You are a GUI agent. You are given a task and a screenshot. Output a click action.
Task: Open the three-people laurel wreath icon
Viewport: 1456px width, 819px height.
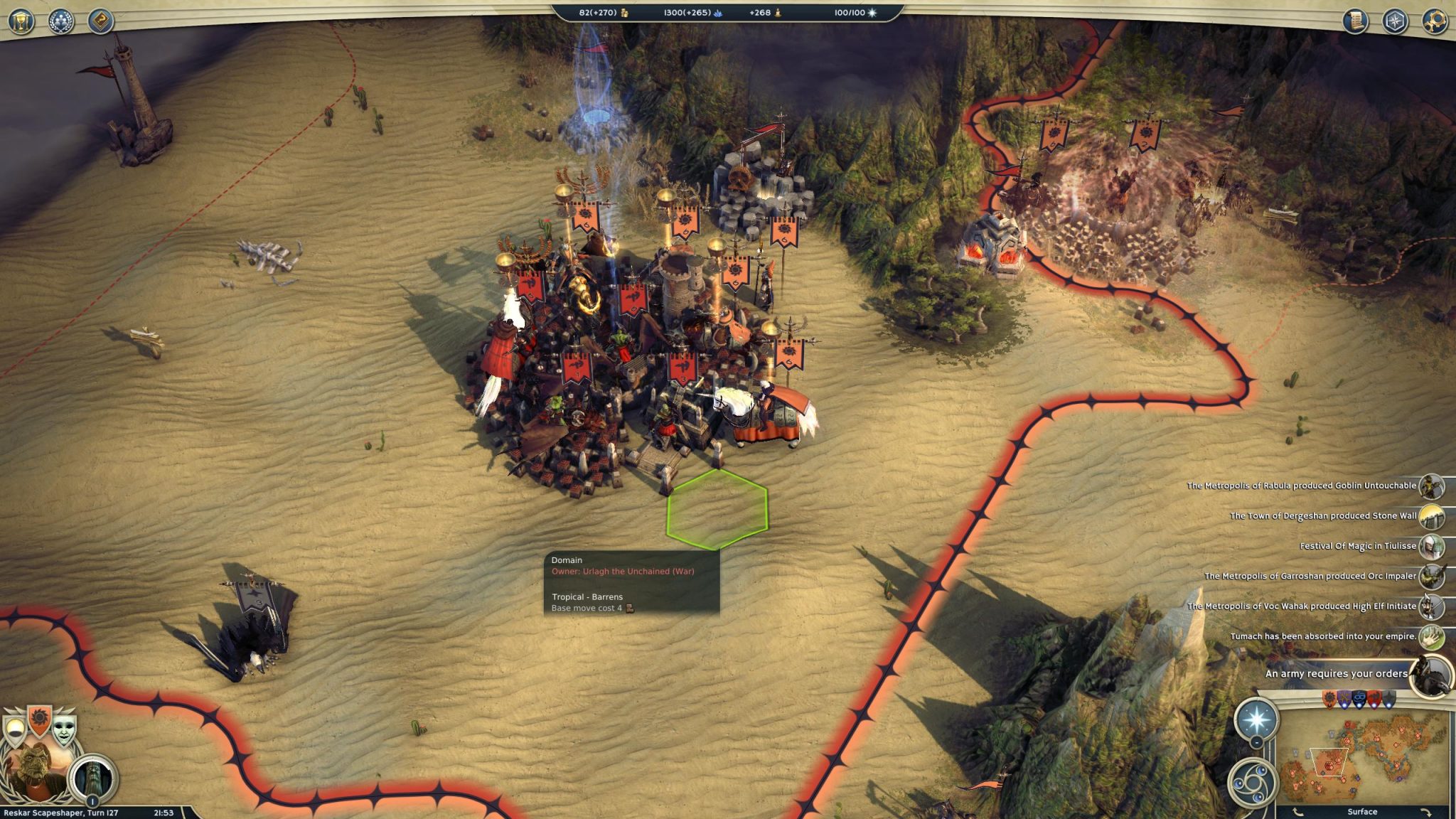(x=61, y=21)
